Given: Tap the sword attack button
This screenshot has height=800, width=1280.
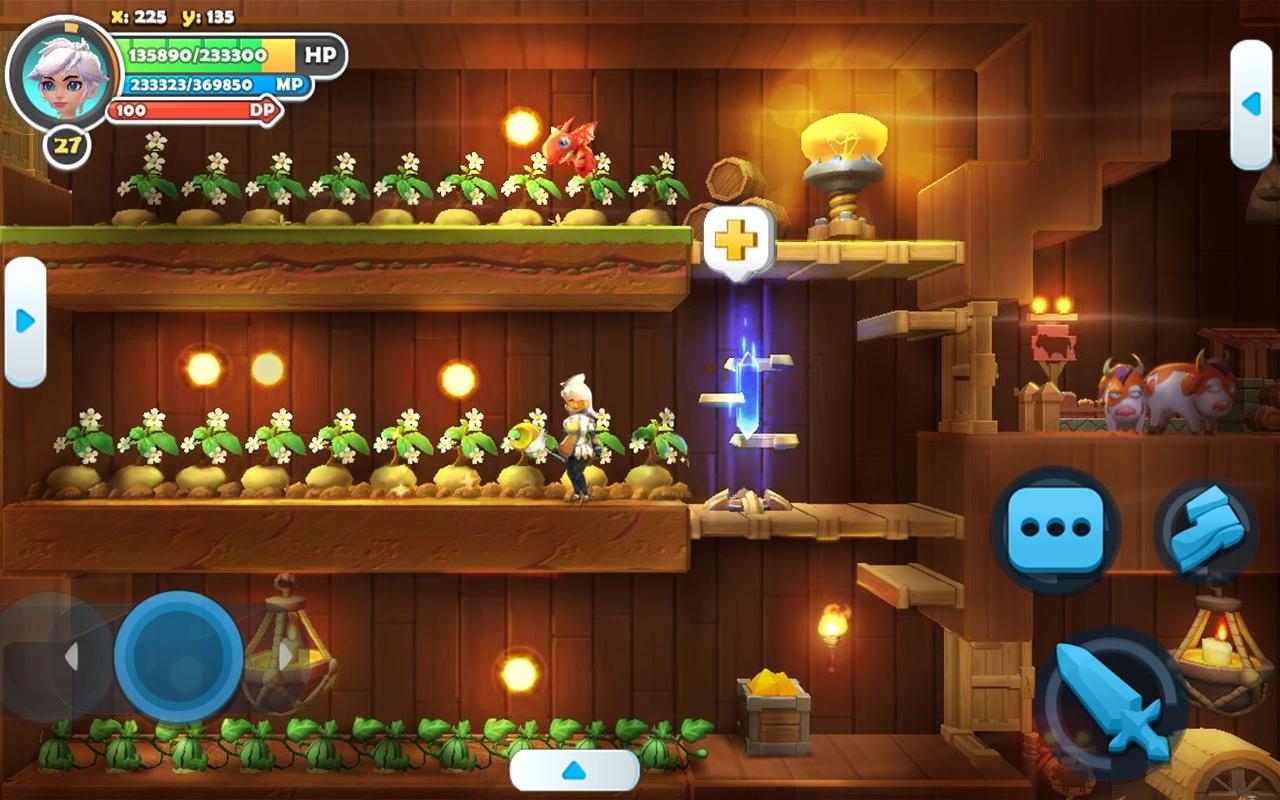Looking at the screenshot, I should tap(1110, 701).
